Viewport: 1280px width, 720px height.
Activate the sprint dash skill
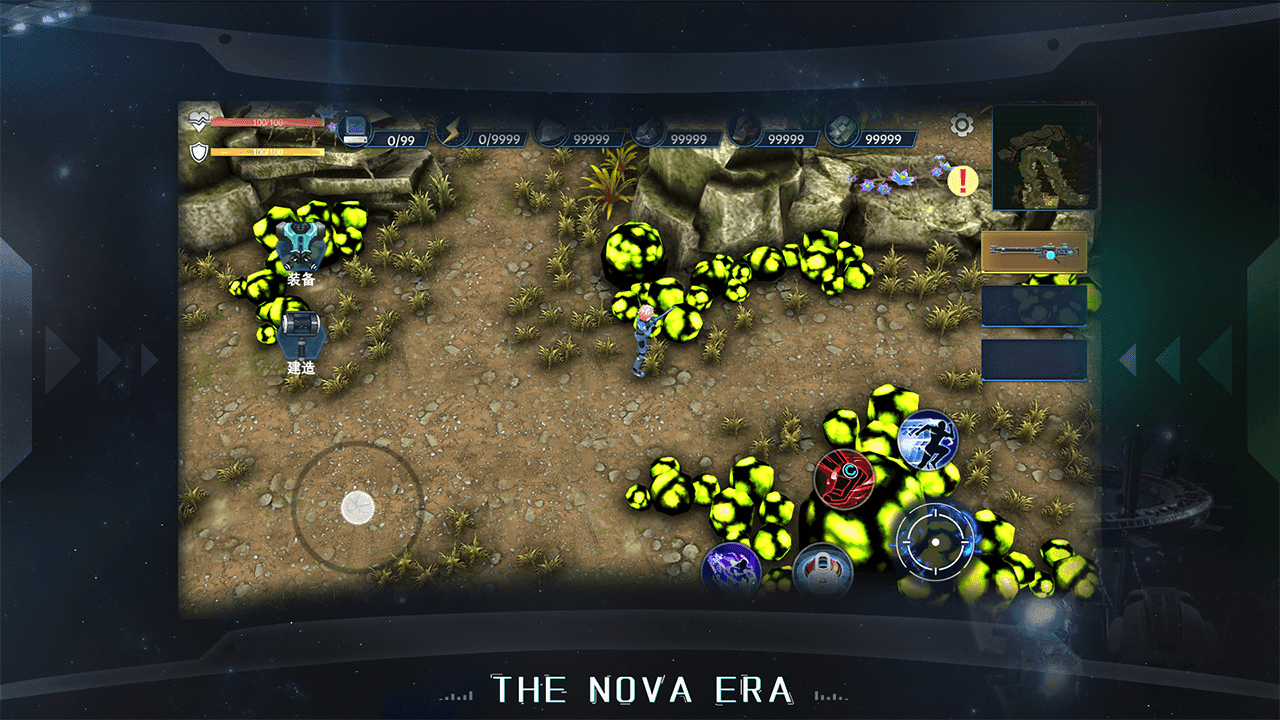[x=927, y=438]
